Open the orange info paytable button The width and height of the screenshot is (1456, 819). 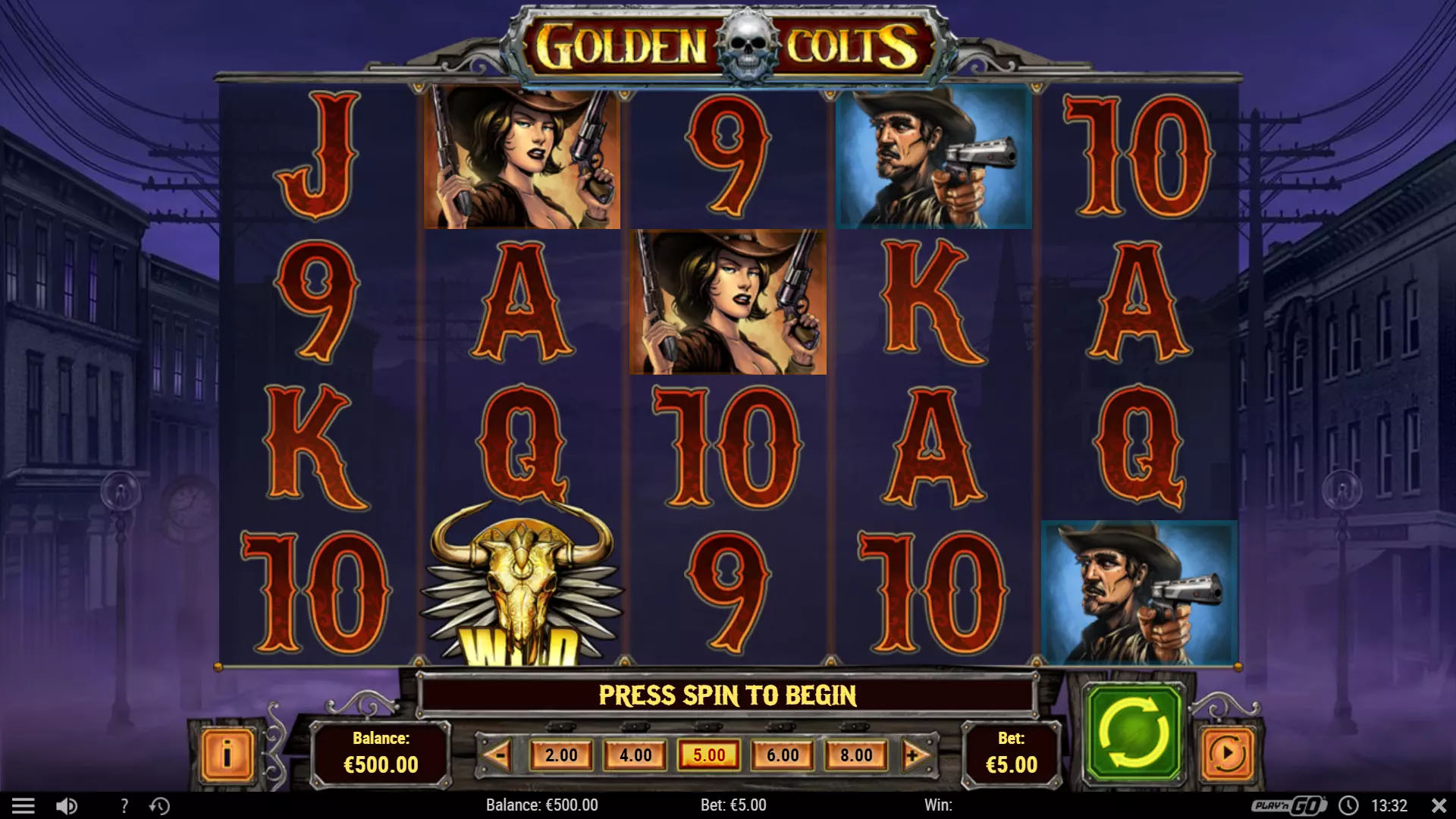tap(227, 755)
